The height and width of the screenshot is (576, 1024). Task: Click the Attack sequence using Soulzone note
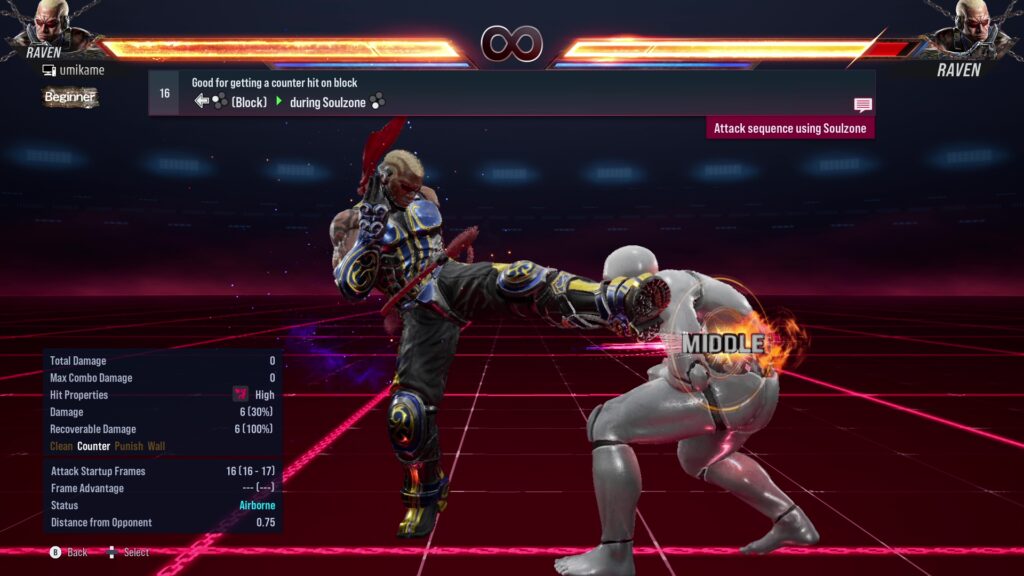[x=790, y=128]
